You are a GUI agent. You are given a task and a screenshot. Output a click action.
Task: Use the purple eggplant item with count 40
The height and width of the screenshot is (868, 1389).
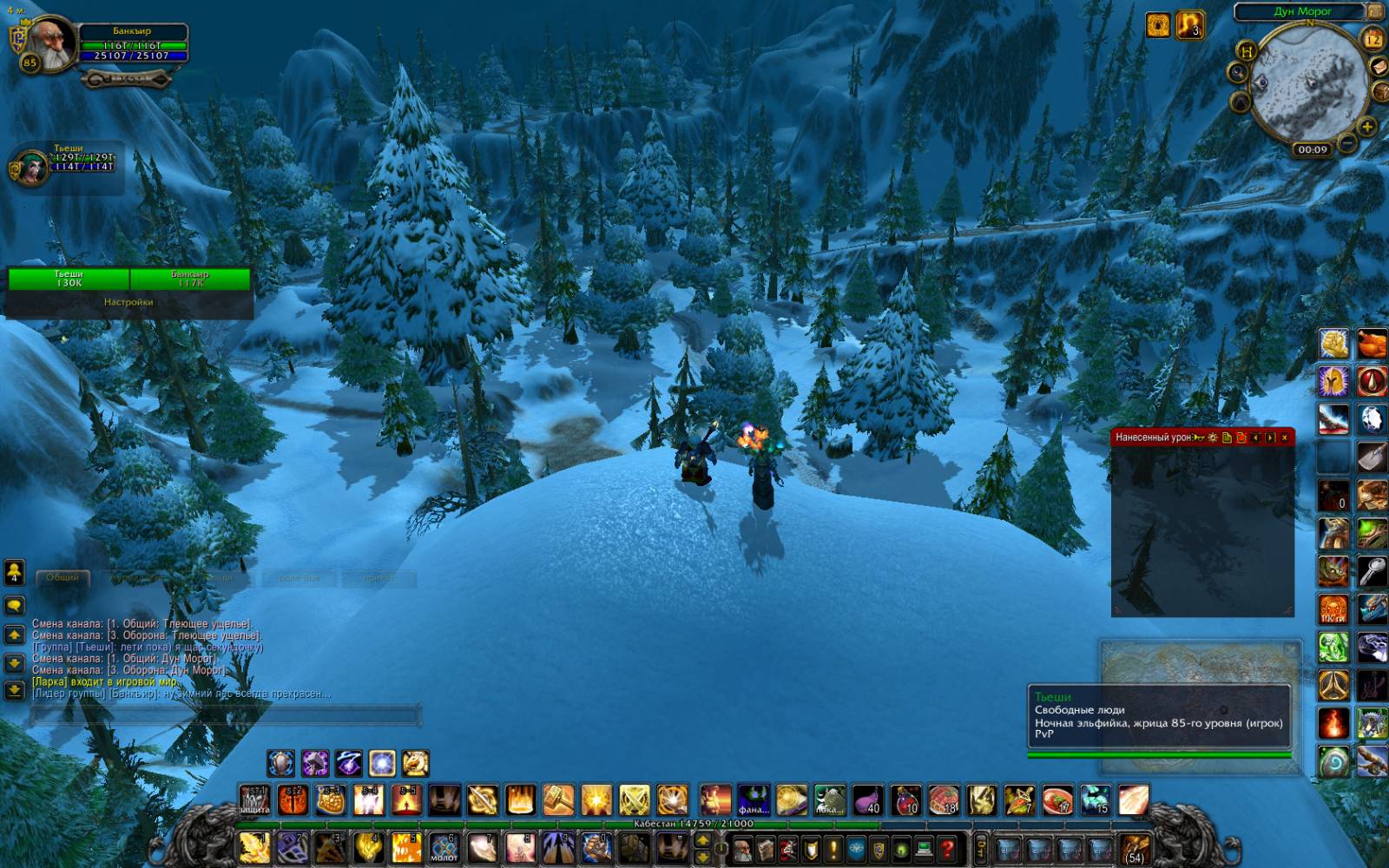coord(867,799)
